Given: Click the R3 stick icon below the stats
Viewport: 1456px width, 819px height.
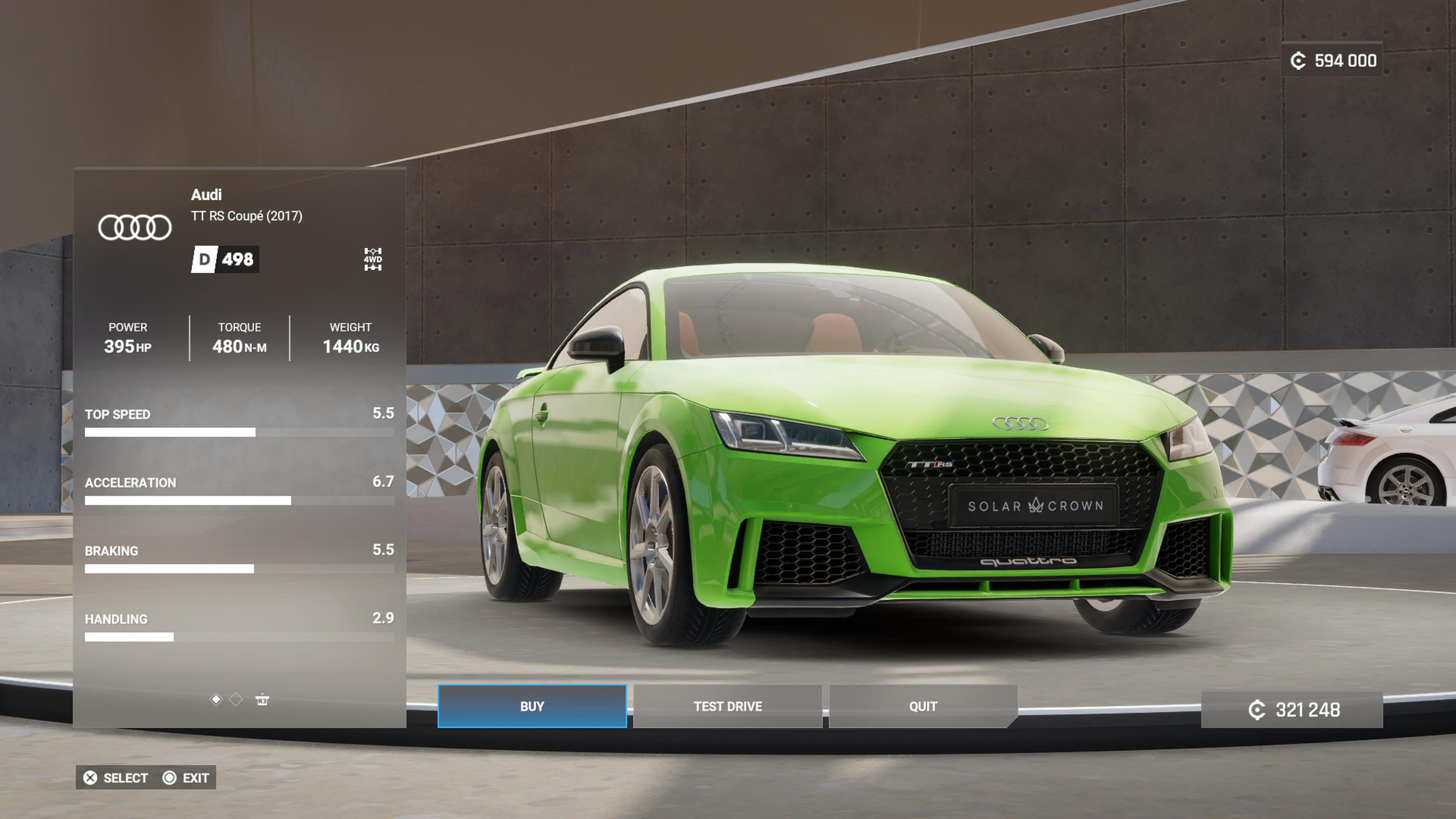Looking at the screenshot, I should click(263, 701).
